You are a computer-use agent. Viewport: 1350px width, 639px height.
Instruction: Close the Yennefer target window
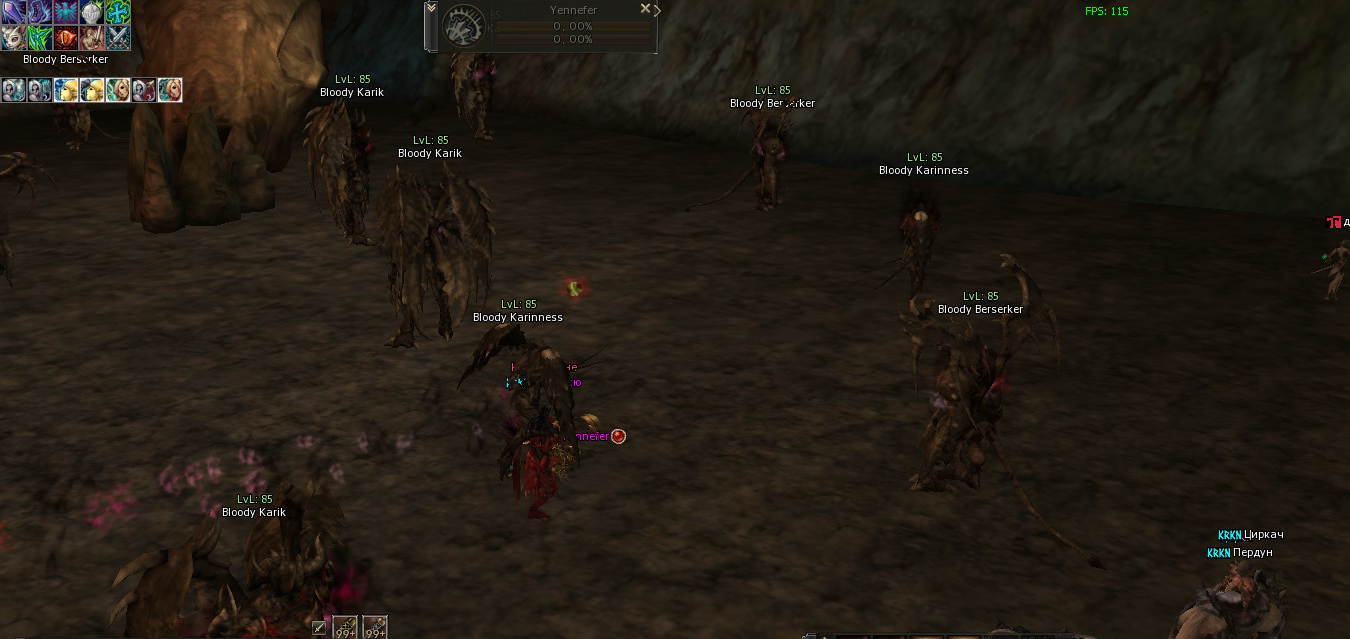pos(645,9)
